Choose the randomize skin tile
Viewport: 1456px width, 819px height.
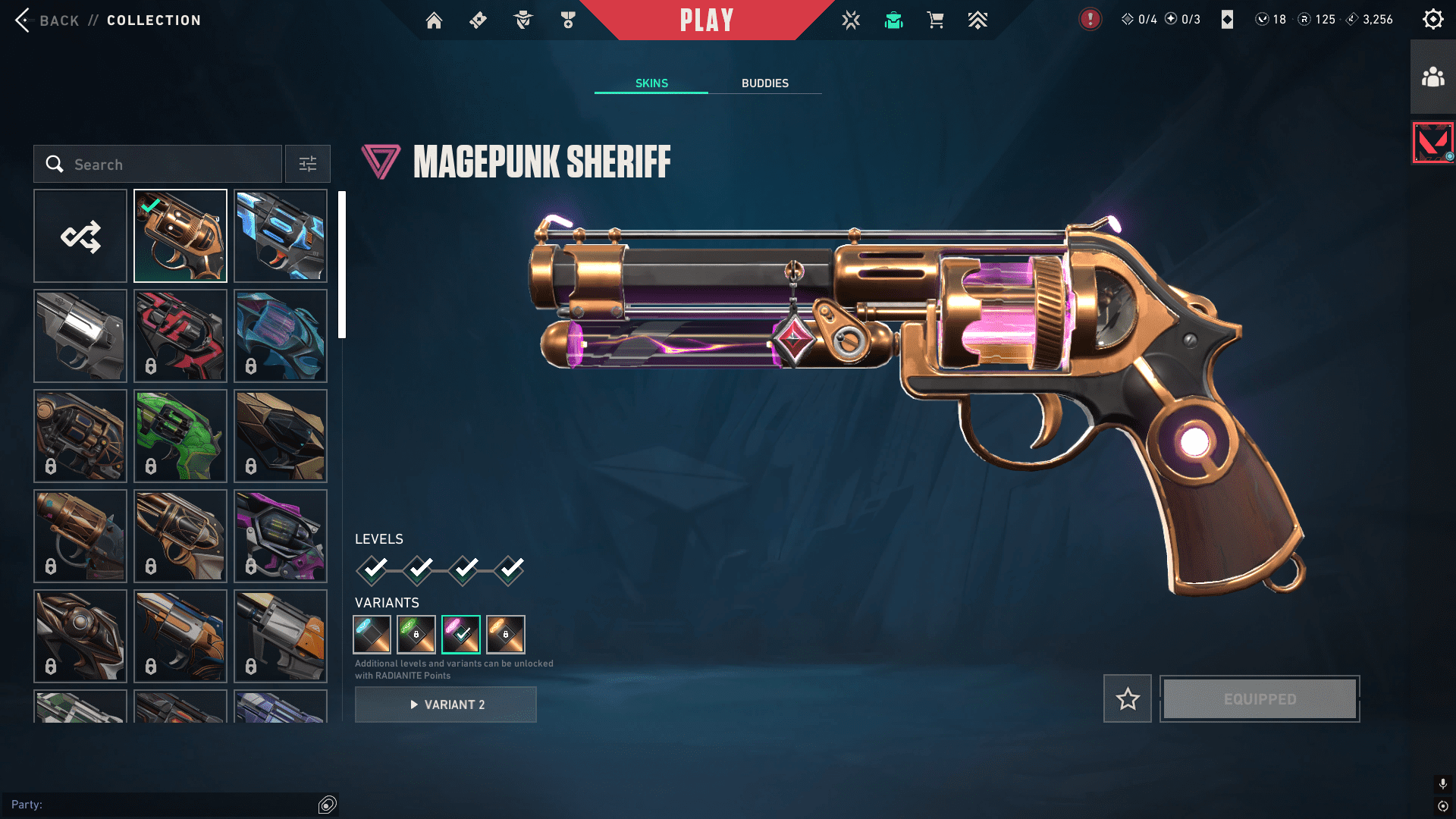[x=80, y=236]
